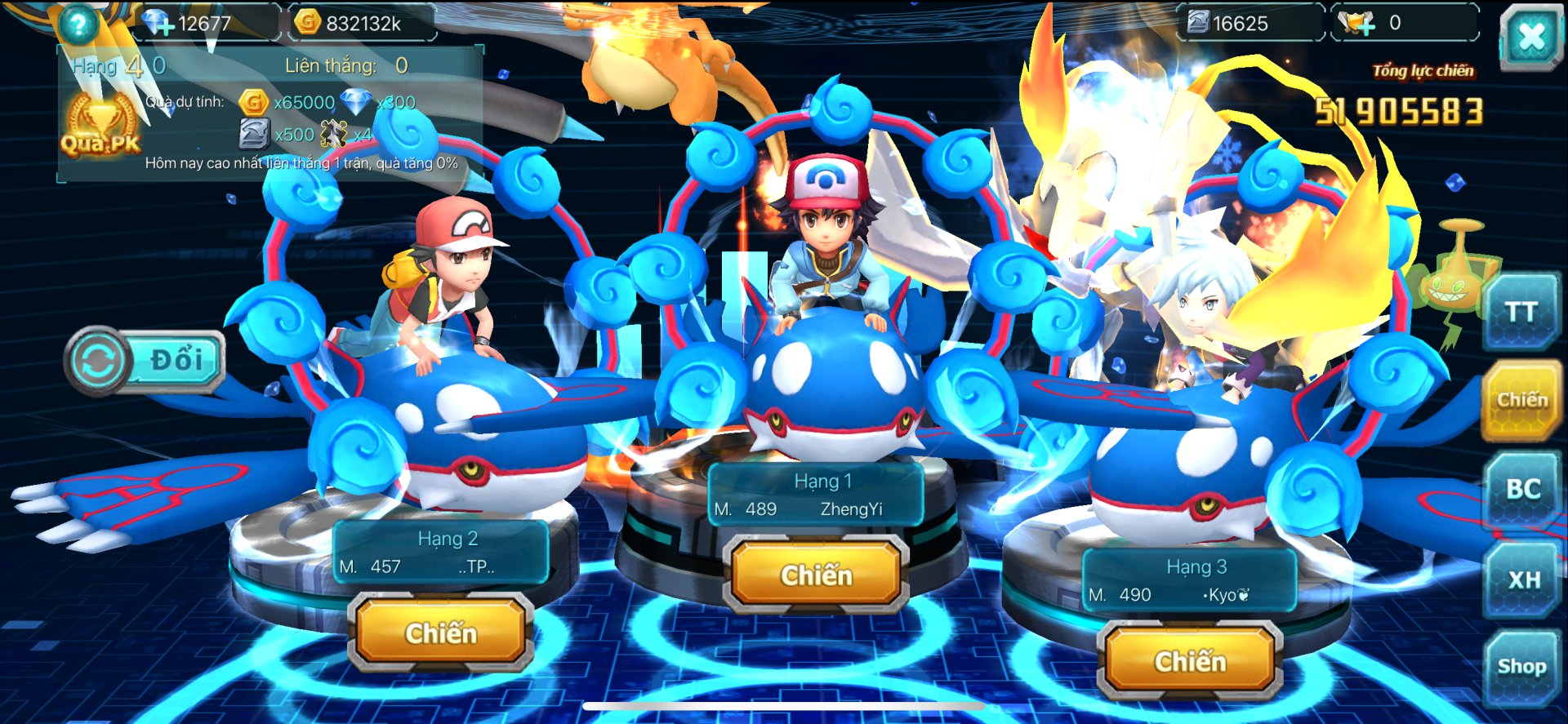Screen dimensions: 1568x724
Task: View the Hạng 3 Kyo player info panel
Action: (x=1189, y=581)
